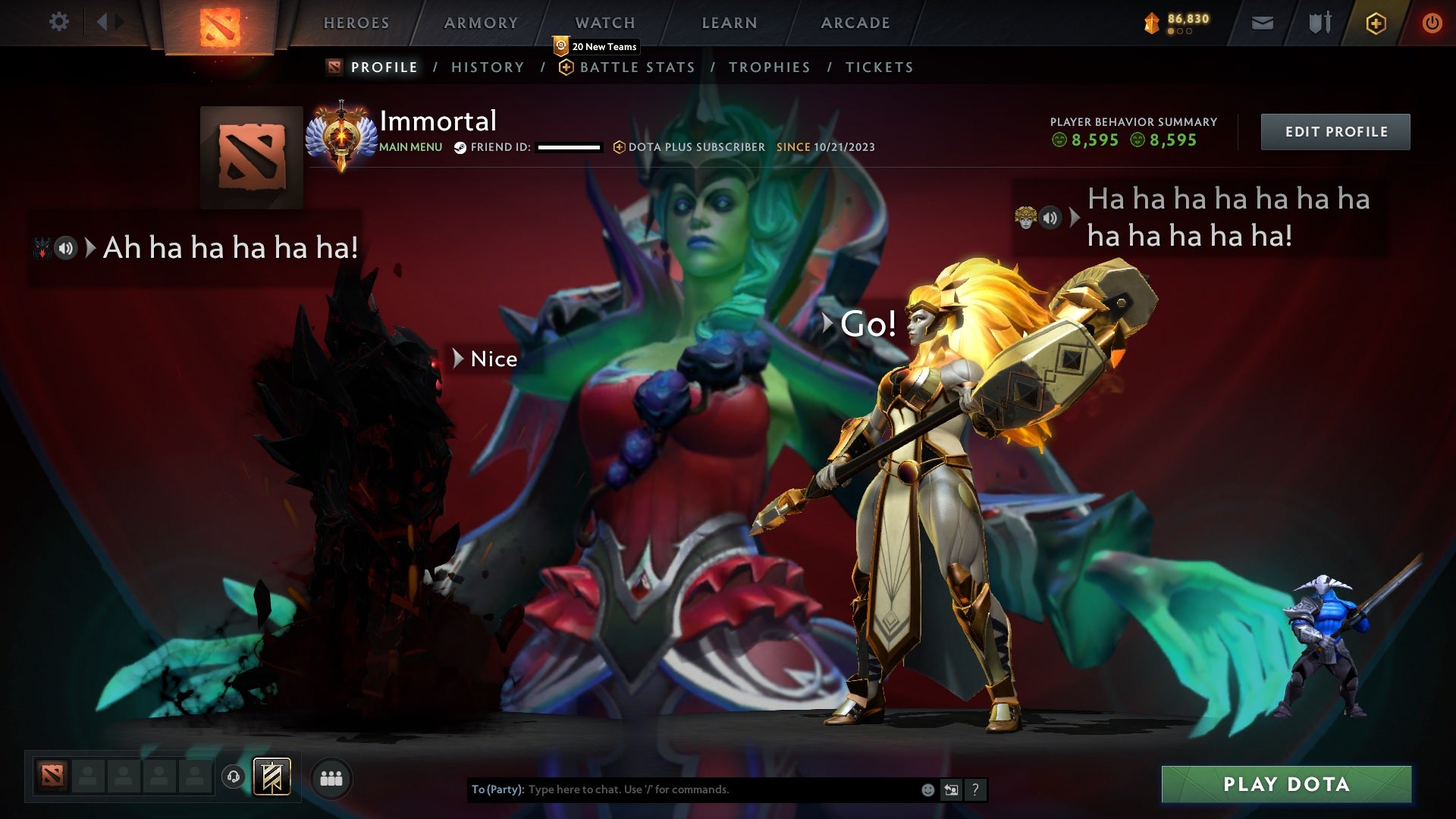Open the friends list icon bottom left
The image size is (1456, 819).
coord(331,778)
